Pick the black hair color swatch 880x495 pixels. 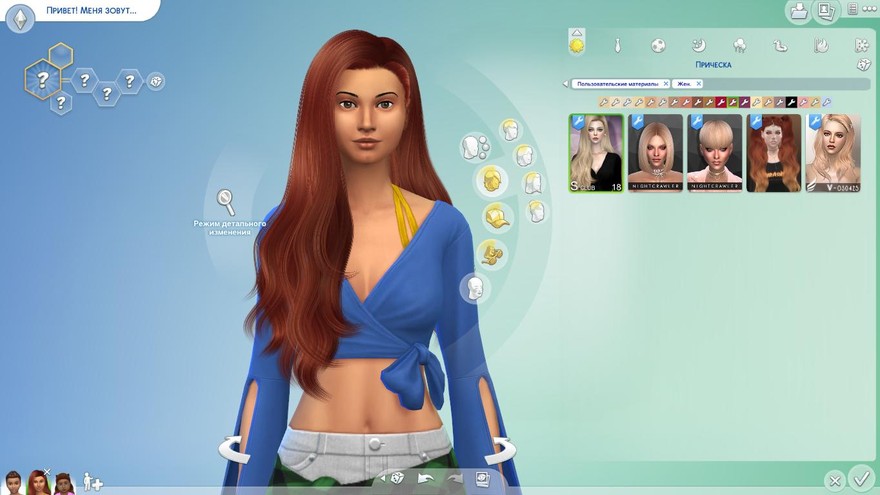[x=791, y=102]
